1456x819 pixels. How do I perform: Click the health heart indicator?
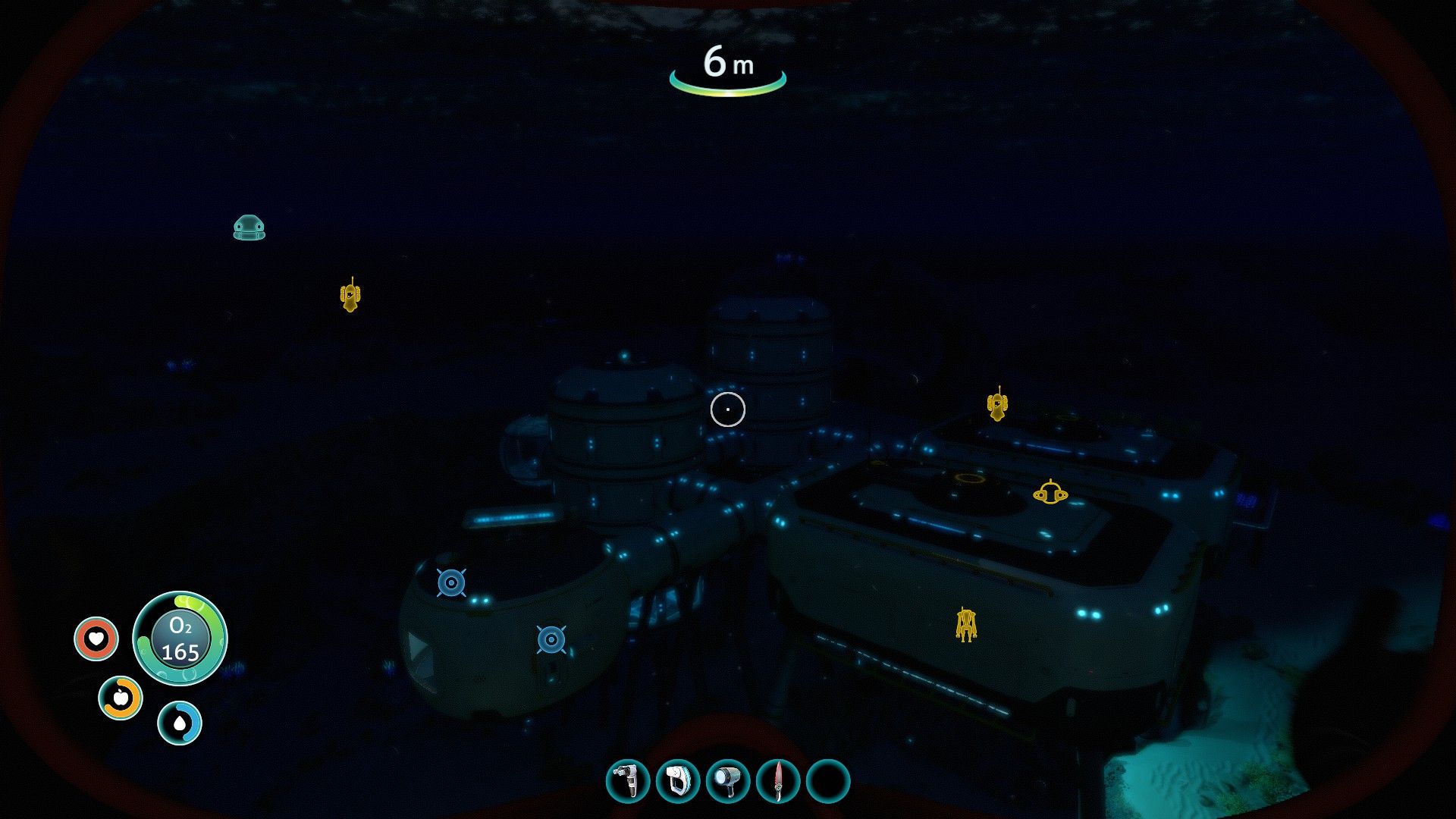(96, 638)
